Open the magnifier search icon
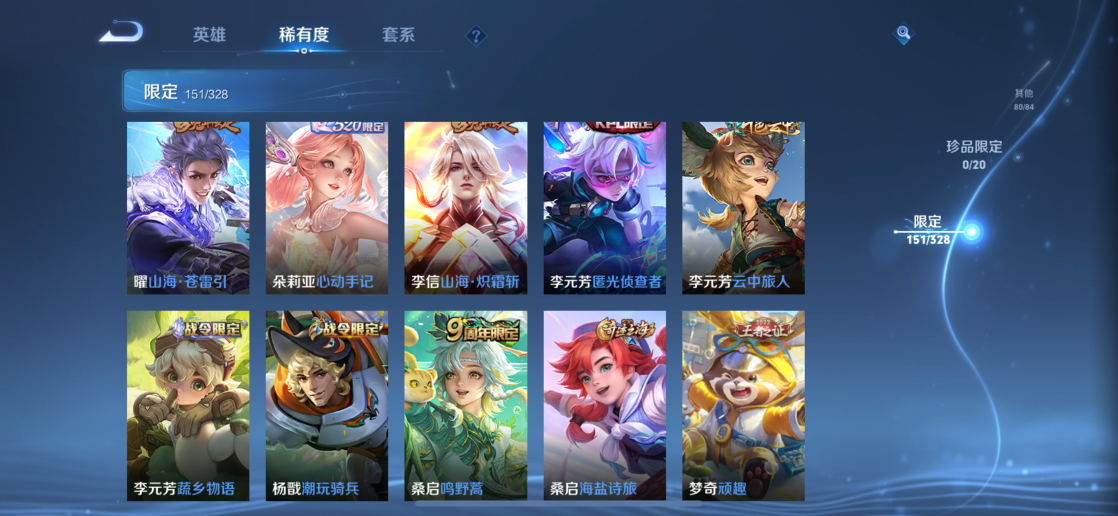The width and height of the screenshot is (1118, 516). 903,35
